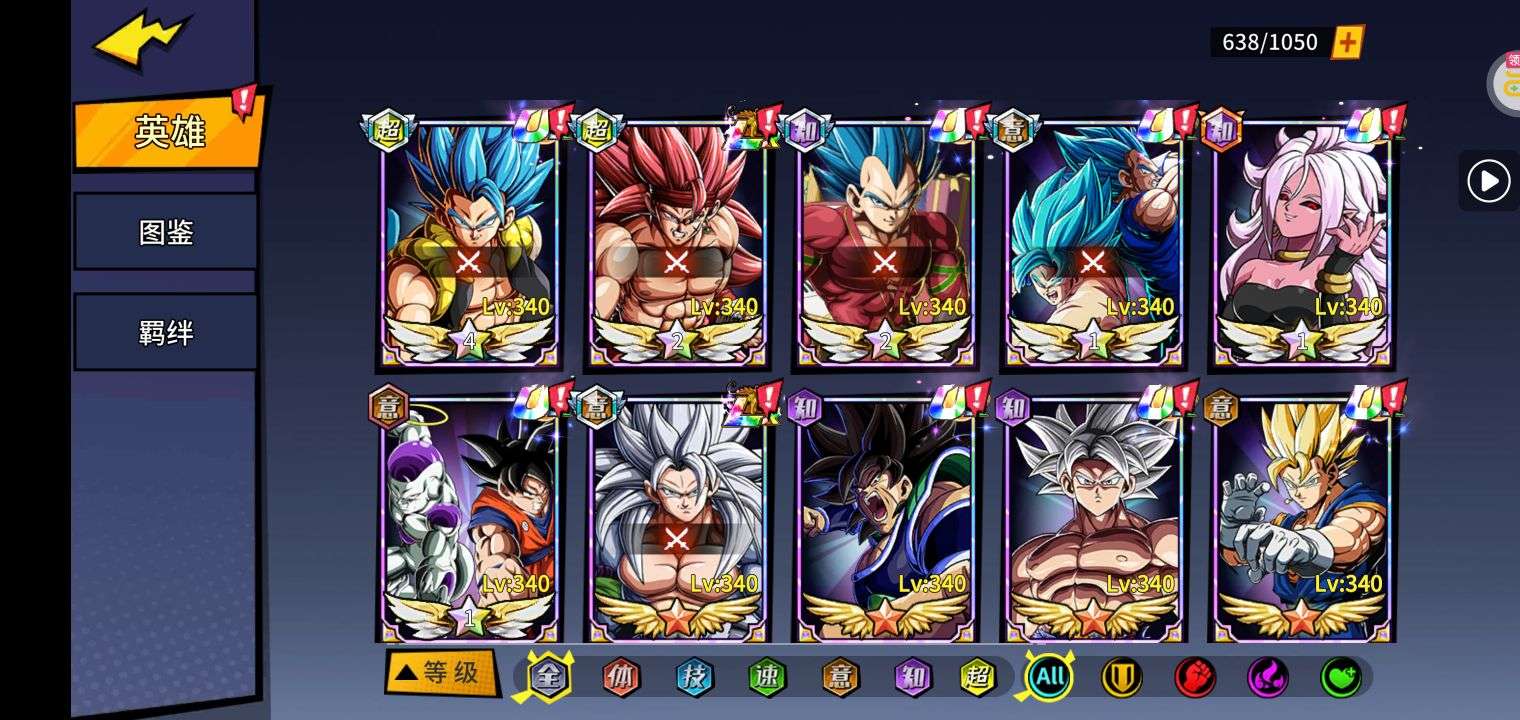
Task: Filter heroes by red 体 attribute
Action: (620, 677)
